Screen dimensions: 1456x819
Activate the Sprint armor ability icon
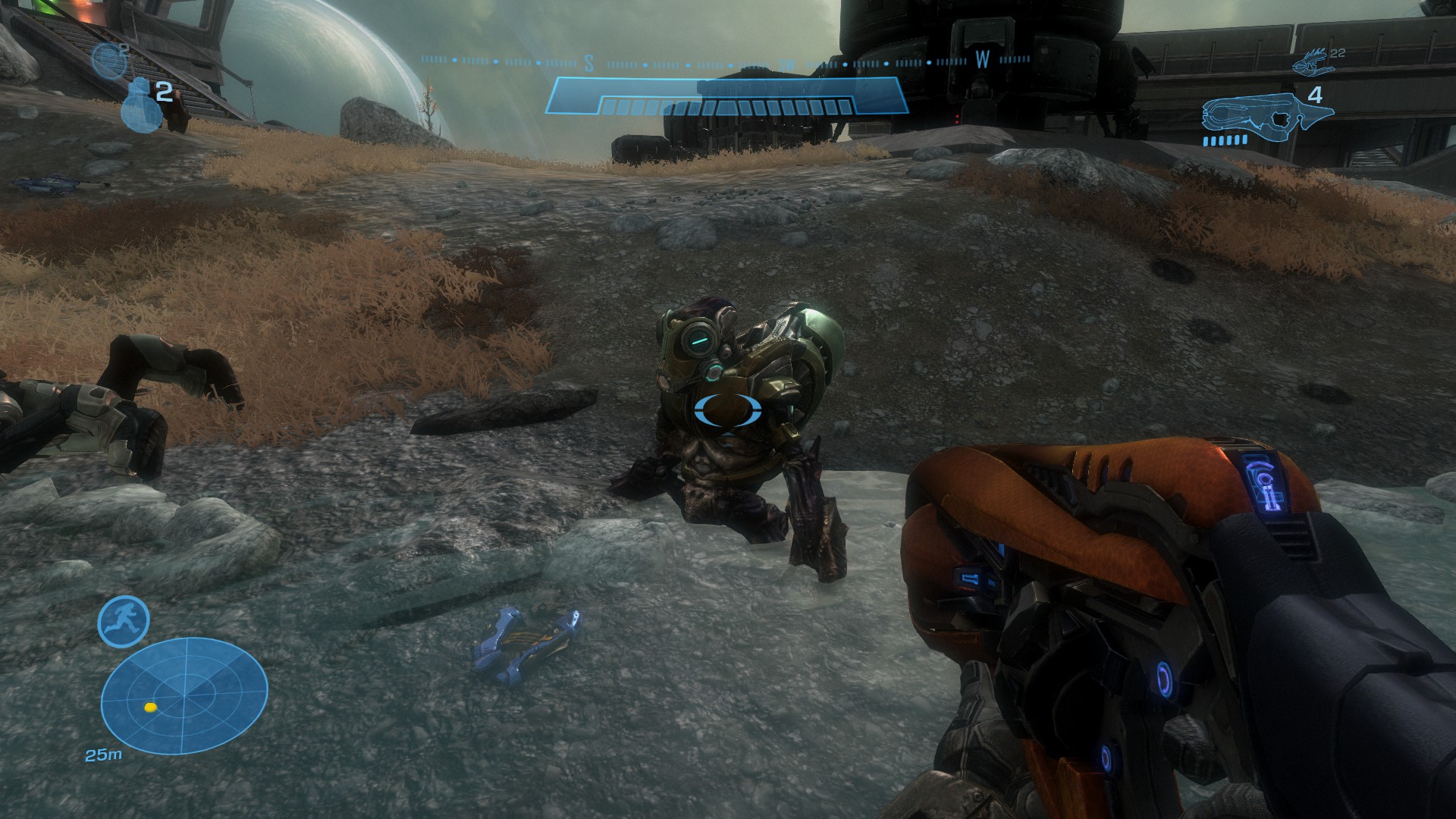(124, 621)
